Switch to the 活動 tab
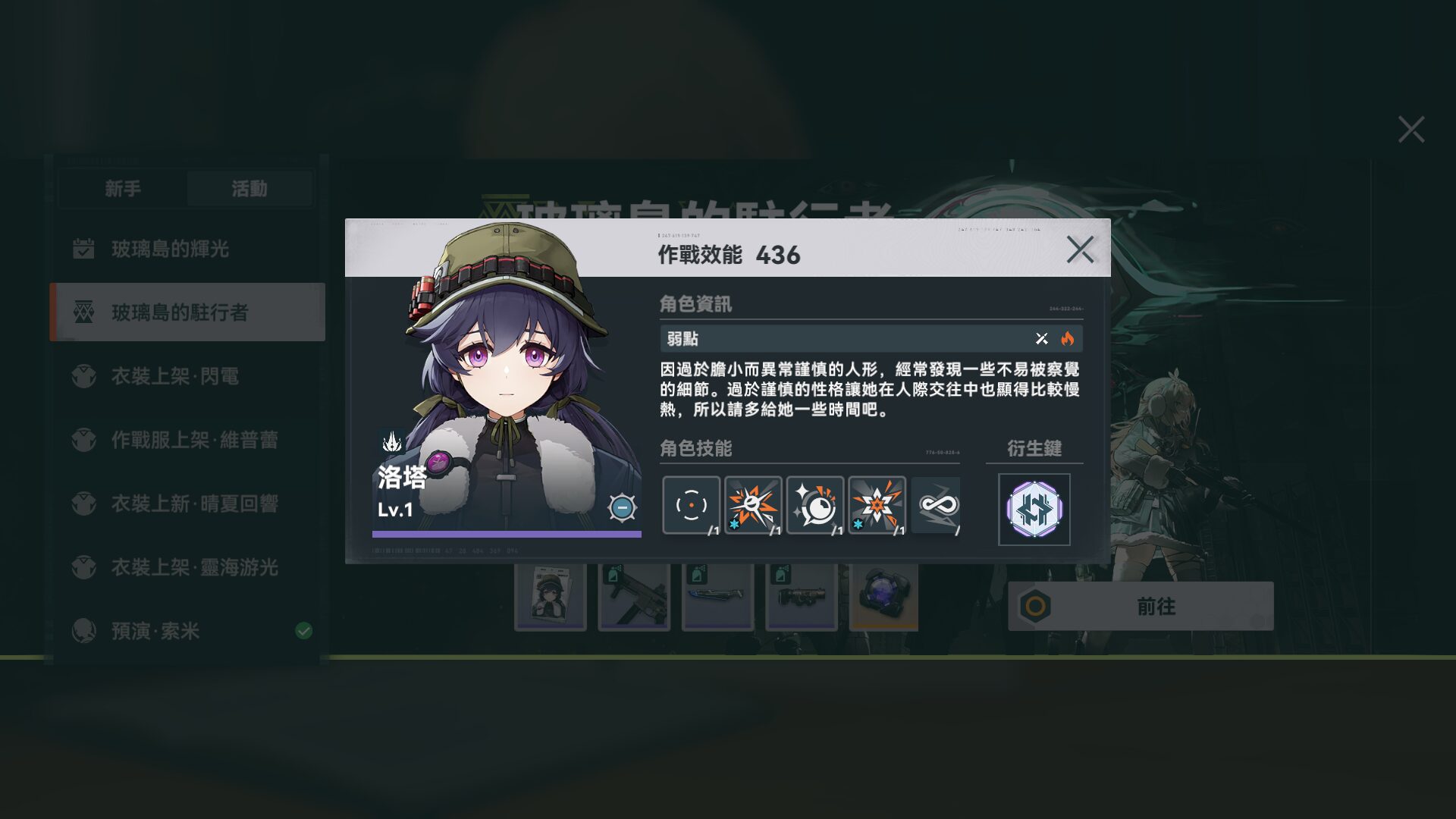Screen dimensions: 1456x819 [249, 189]
